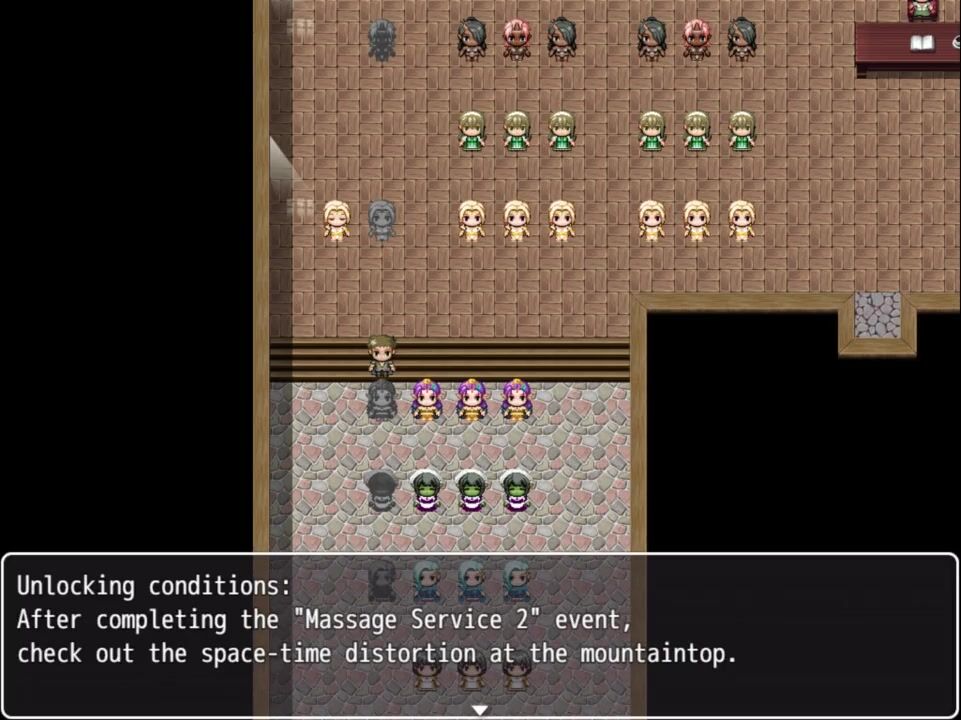Click the dialogue continue arrow
The width and height of the screenshot is (961, 720).
[480, 710]
